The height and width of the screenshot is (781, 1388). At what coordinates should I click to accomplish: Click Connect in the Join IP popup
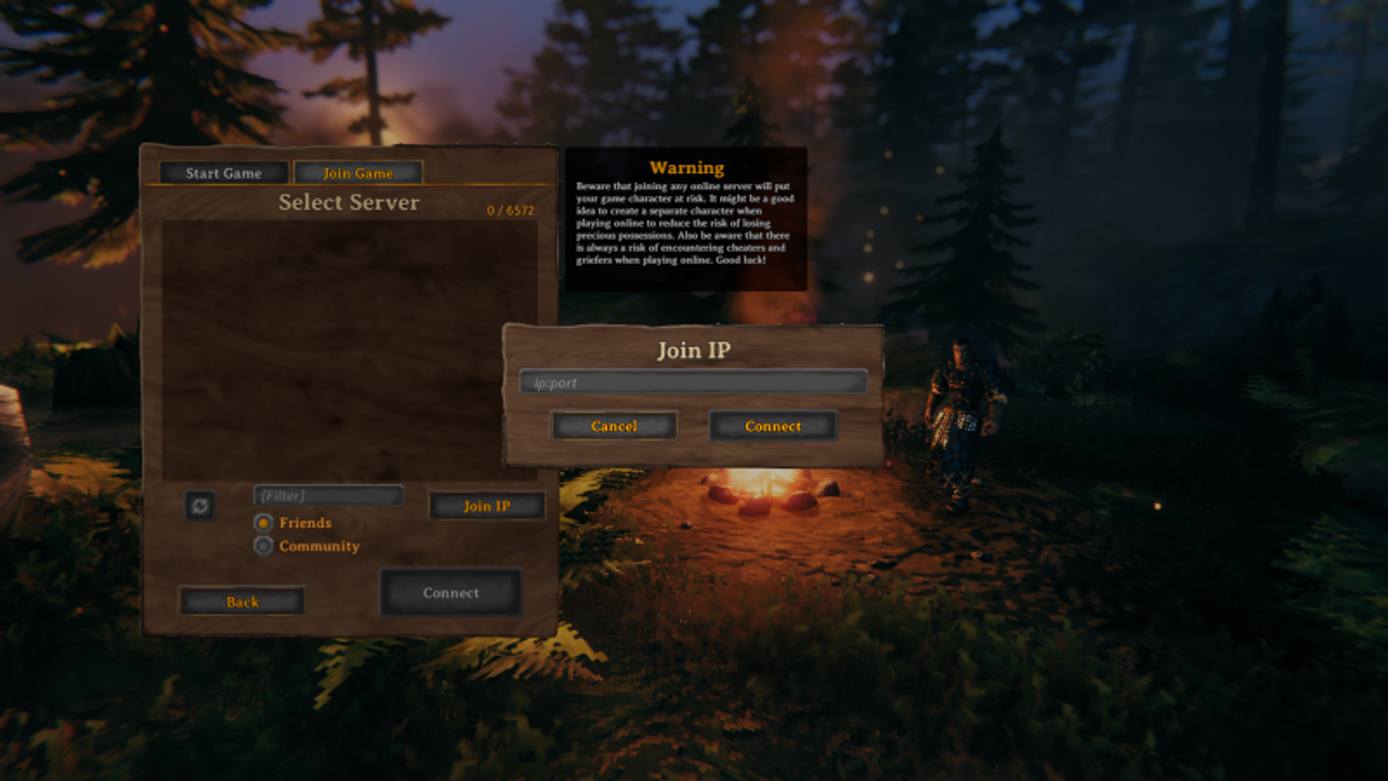pyautogui.click(x=772, y=426)
